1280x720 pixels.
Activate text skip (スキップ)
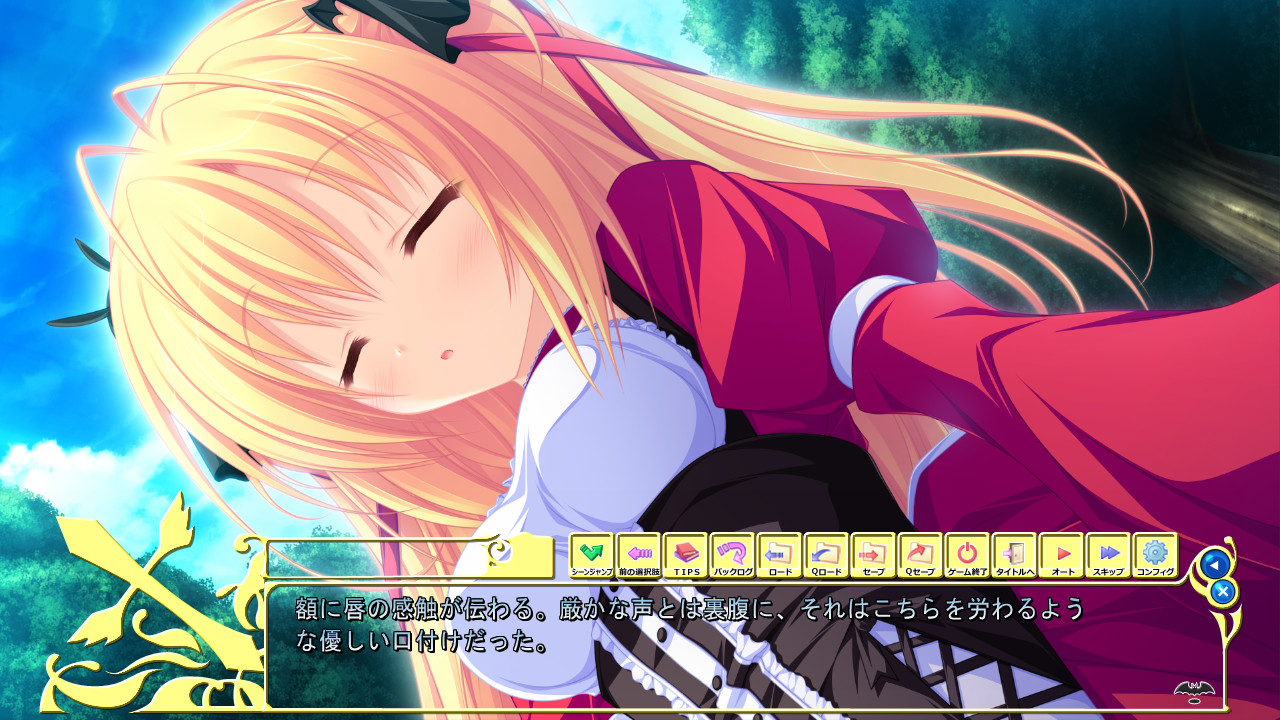1108,555
